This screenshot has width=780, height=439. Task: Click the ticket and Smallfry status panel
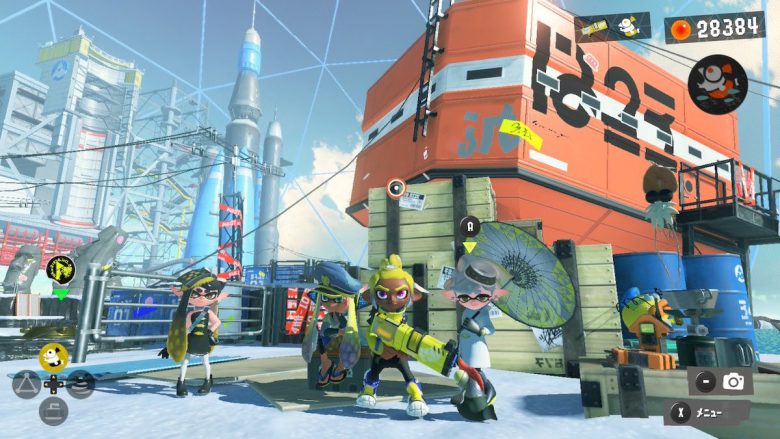coord(613,27)
